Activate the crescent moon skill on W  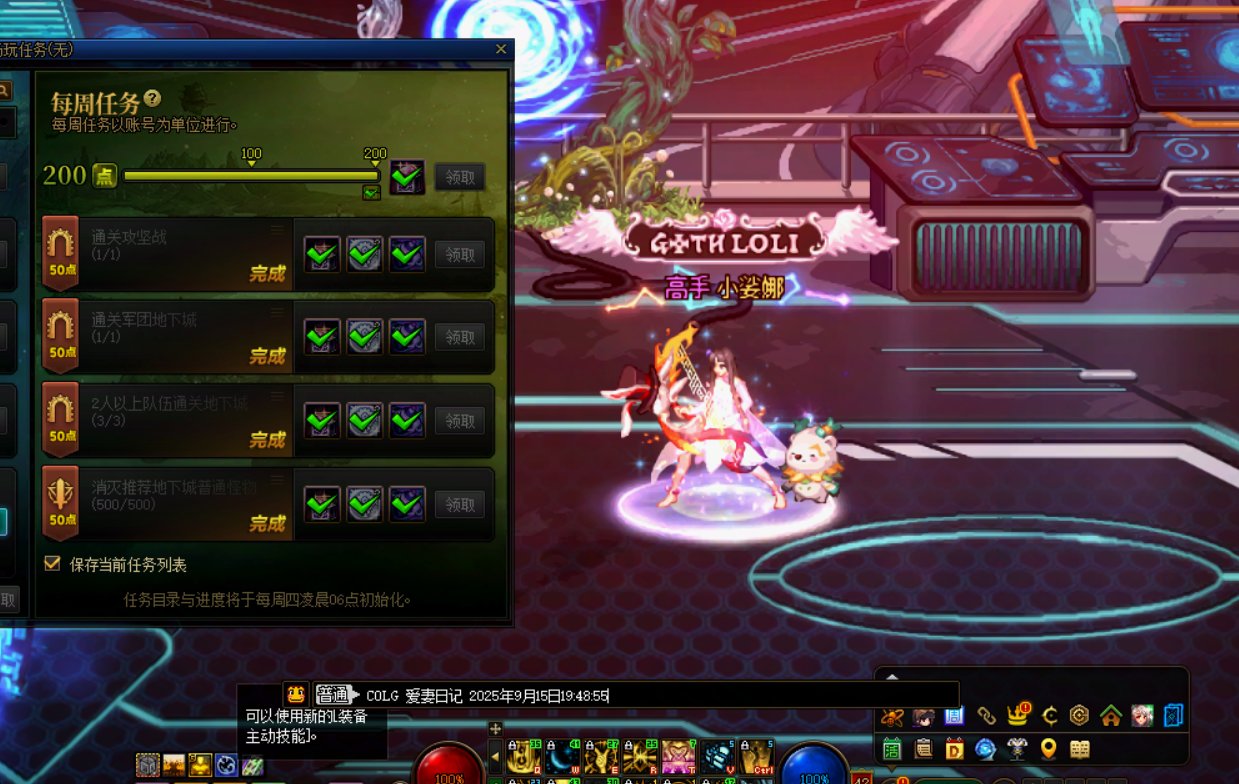point(563,757)
